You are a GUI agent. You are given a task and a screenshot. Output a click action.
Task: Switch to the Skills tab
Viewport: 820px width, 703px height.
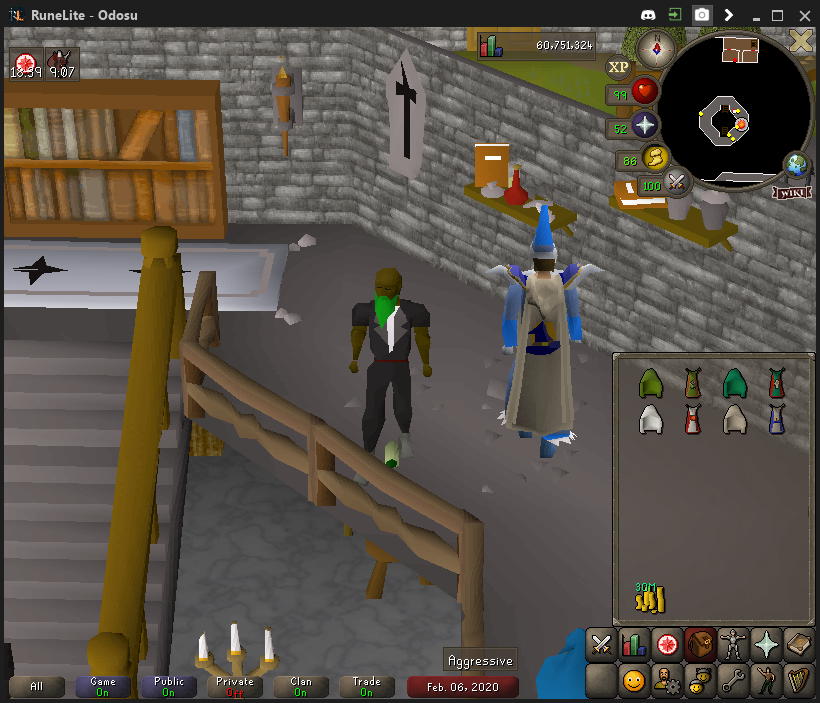pos(634,644)
